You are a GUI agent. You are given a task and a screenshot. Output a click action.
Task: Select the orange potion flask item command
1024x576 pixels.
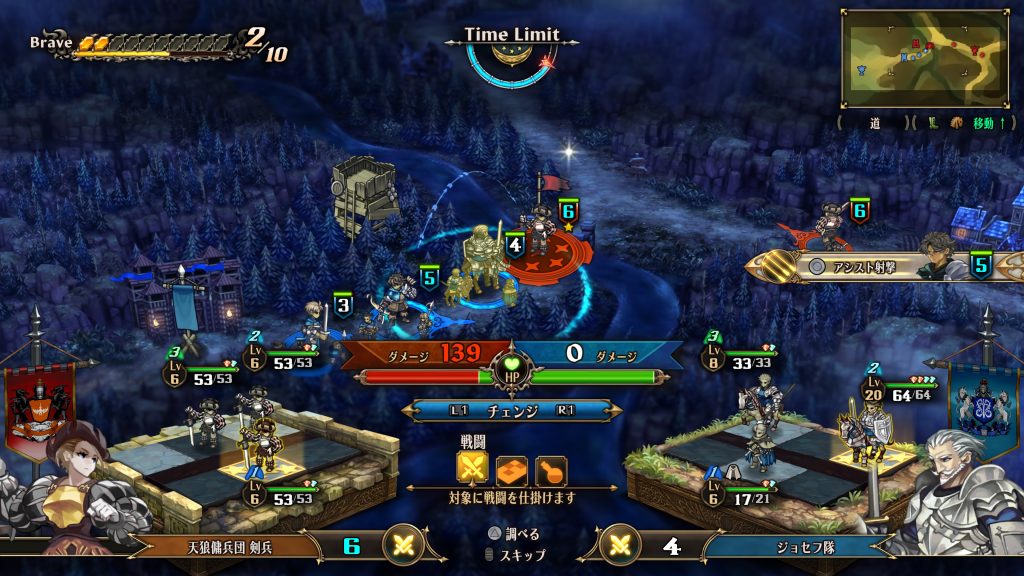(x=551, y=469)
